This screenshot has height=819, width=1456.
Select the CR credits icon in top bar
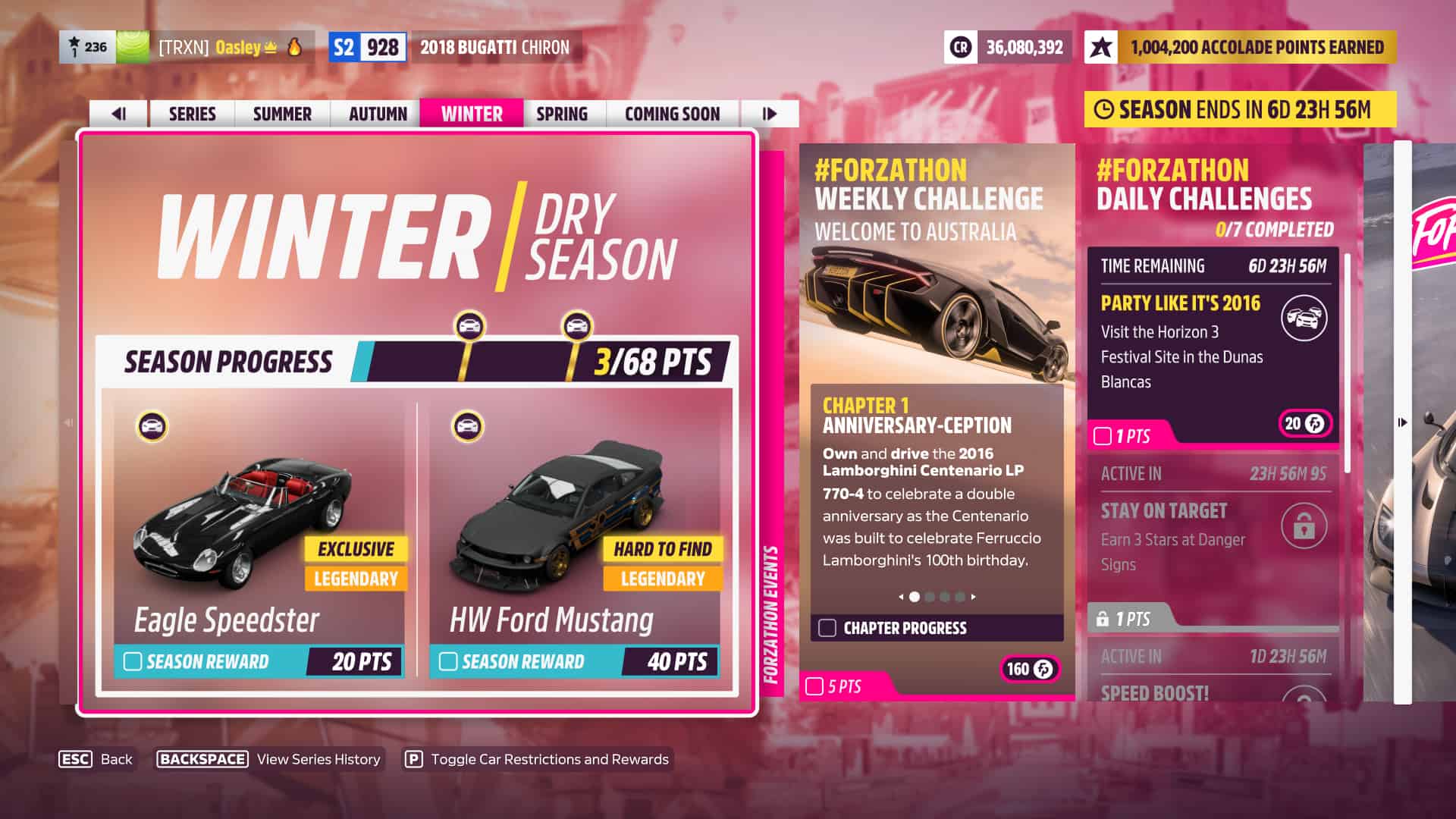[959, 47]
